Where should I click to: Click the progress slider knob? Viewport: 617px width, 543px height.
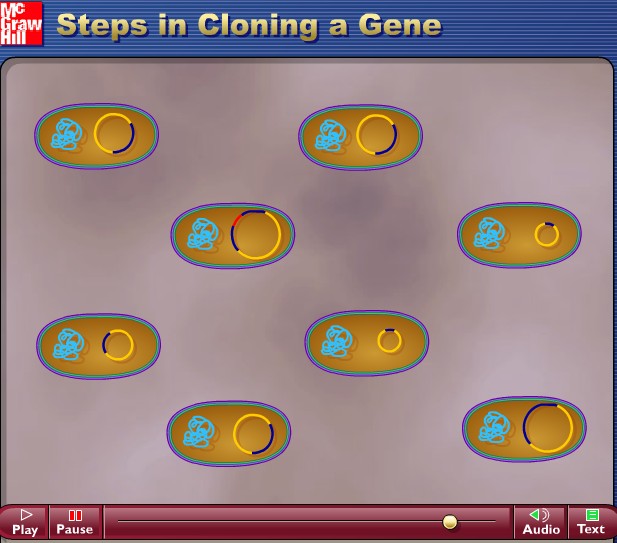pyautogui.click(x=450, y=522)
